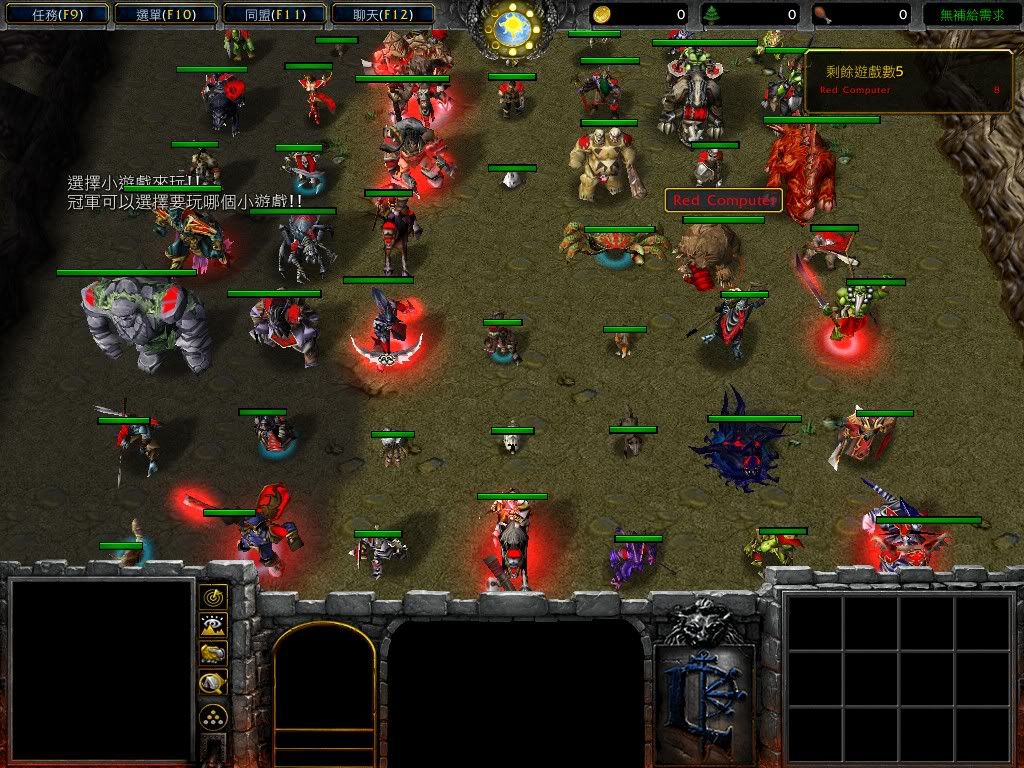Image resolution: width=1024 pixels, height=768 pixels.
Task: Activate the minimap signal ping button
Action: tap(213, 597)
